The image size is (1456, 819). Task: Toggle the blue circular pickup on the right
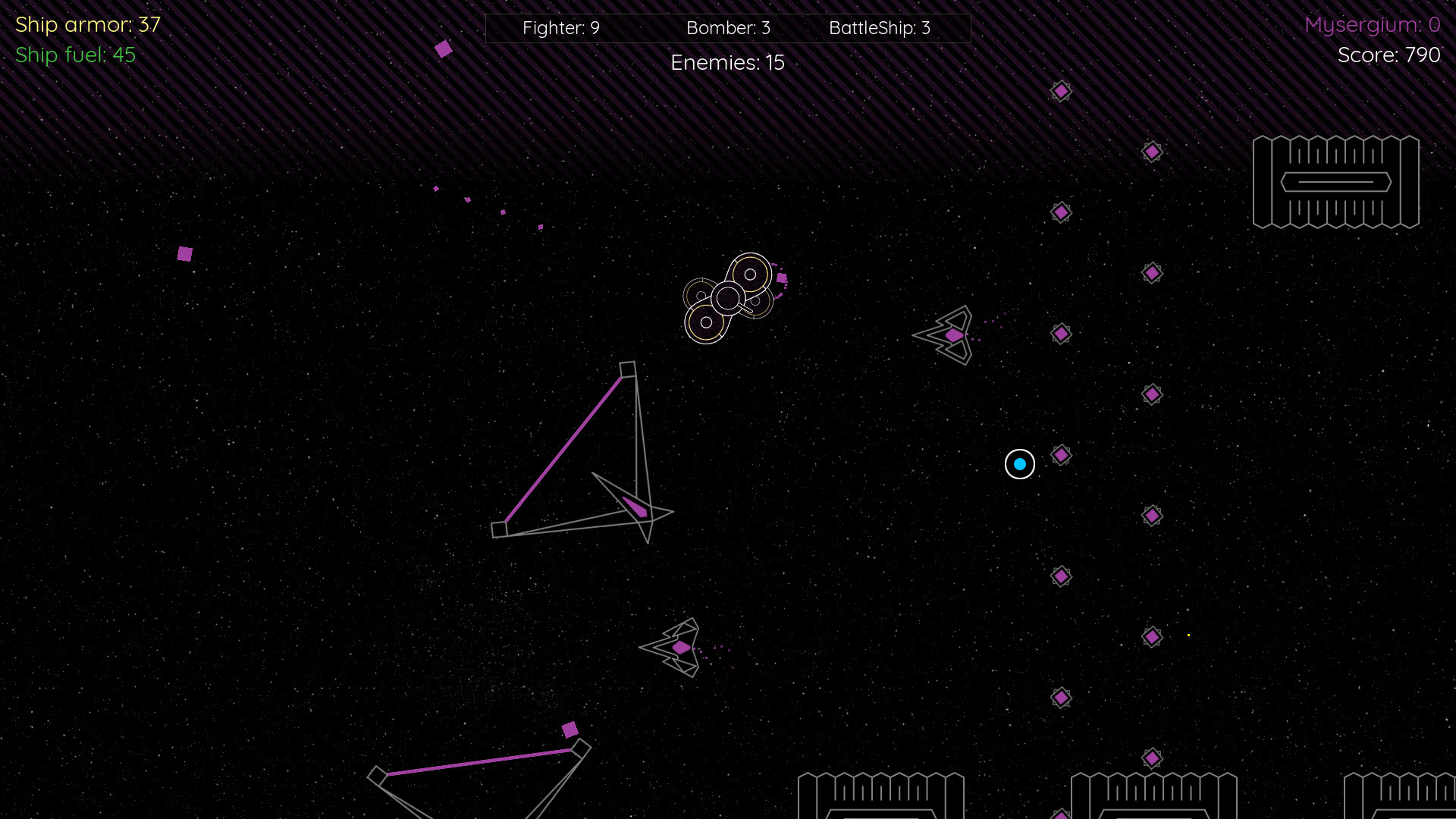(1019, 464)
